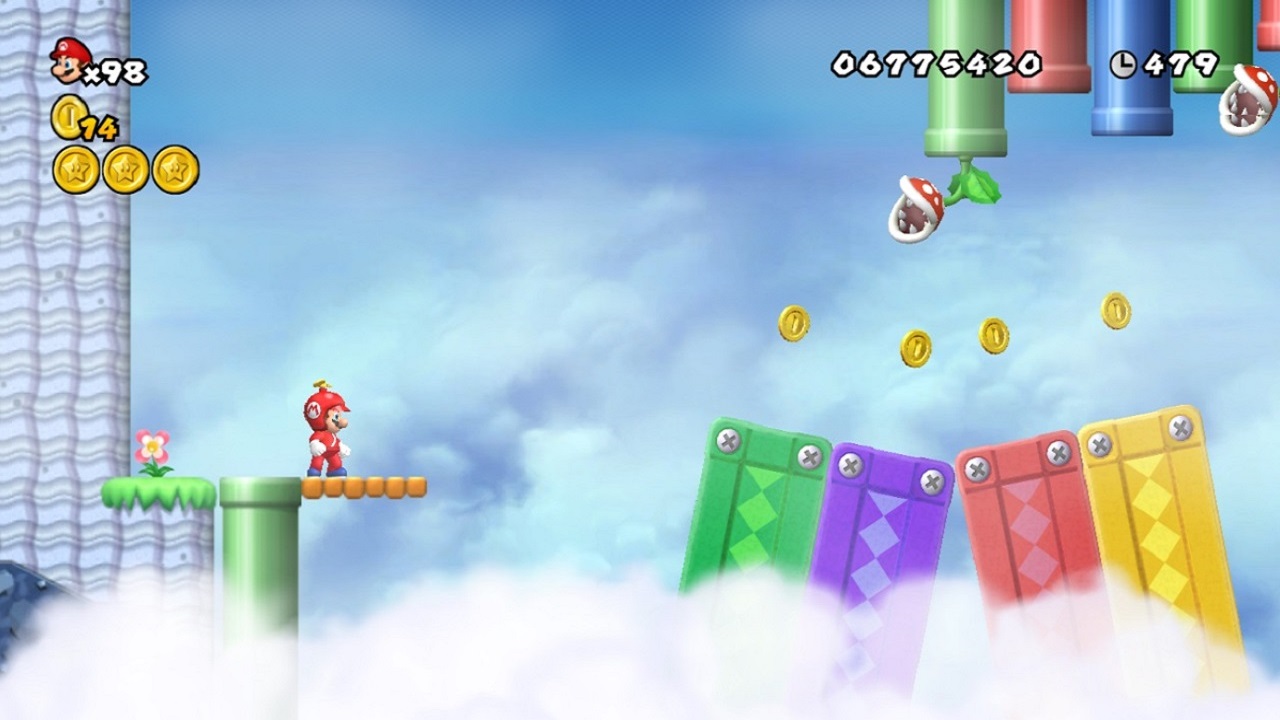
Task: Select Propeller Mario standing on the platform
Action: [330, 430]
